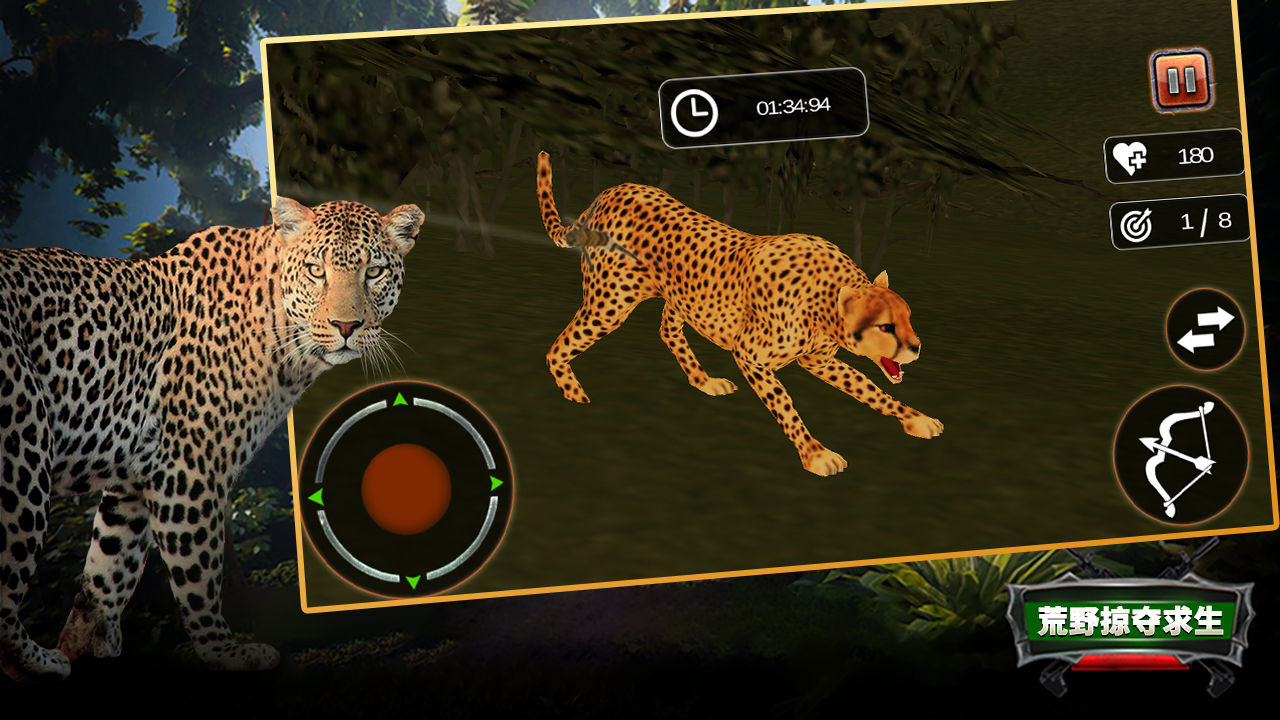Click the orange joystick center knob

coord(406,490)
